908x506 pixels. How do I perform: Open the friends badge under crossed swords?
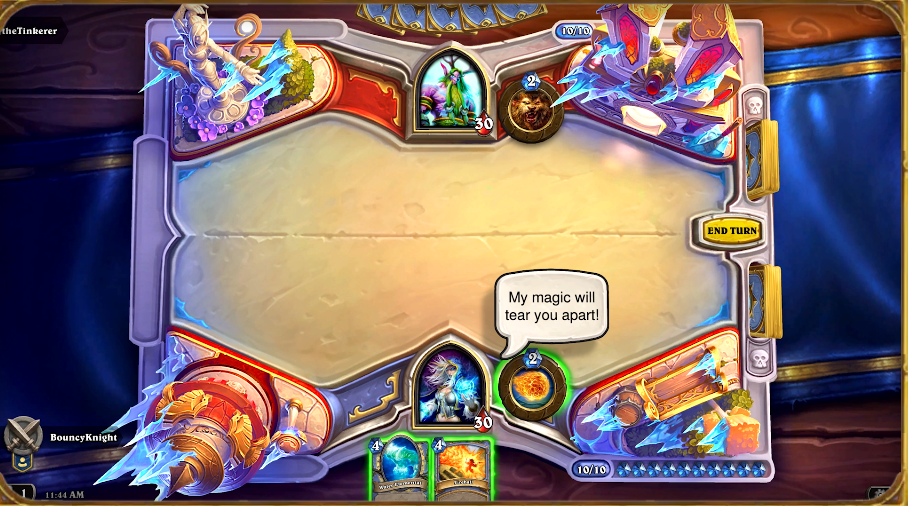[22, 462]
